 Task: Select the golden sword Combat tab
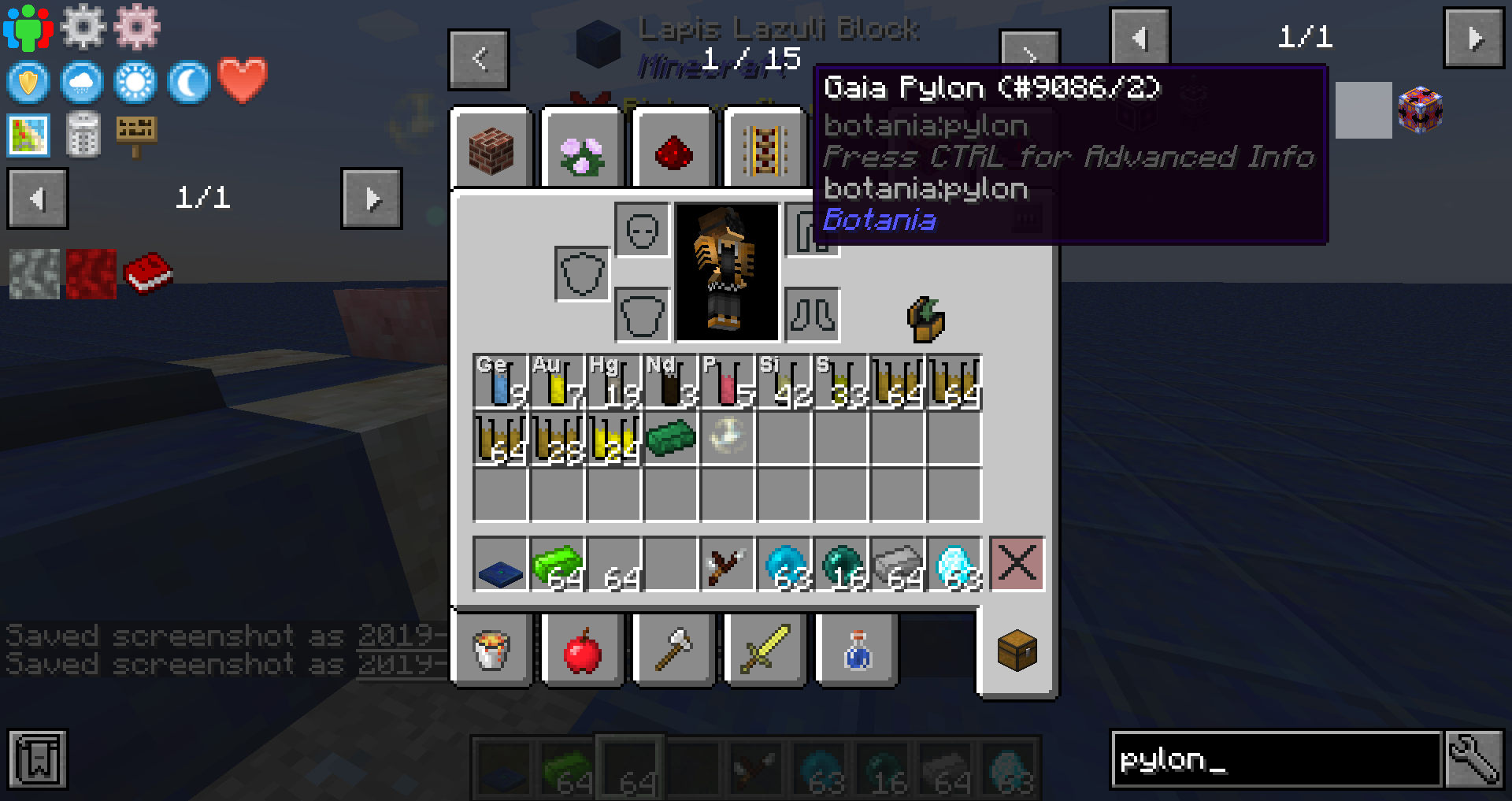click(765, 650)
